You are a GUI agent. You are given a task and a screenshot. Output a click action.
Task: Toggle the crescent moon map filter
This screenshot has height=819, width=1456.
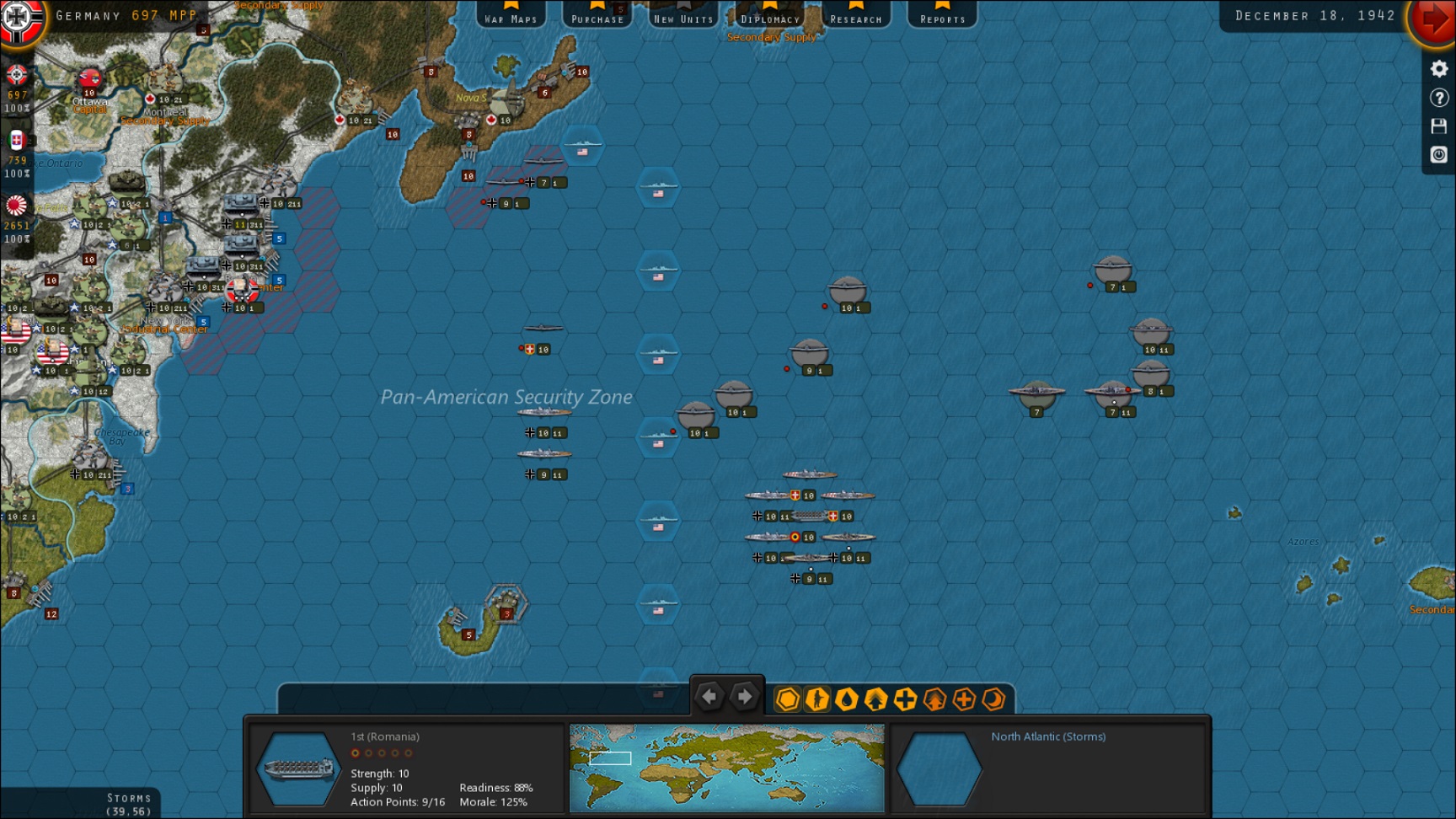[994, 699]
